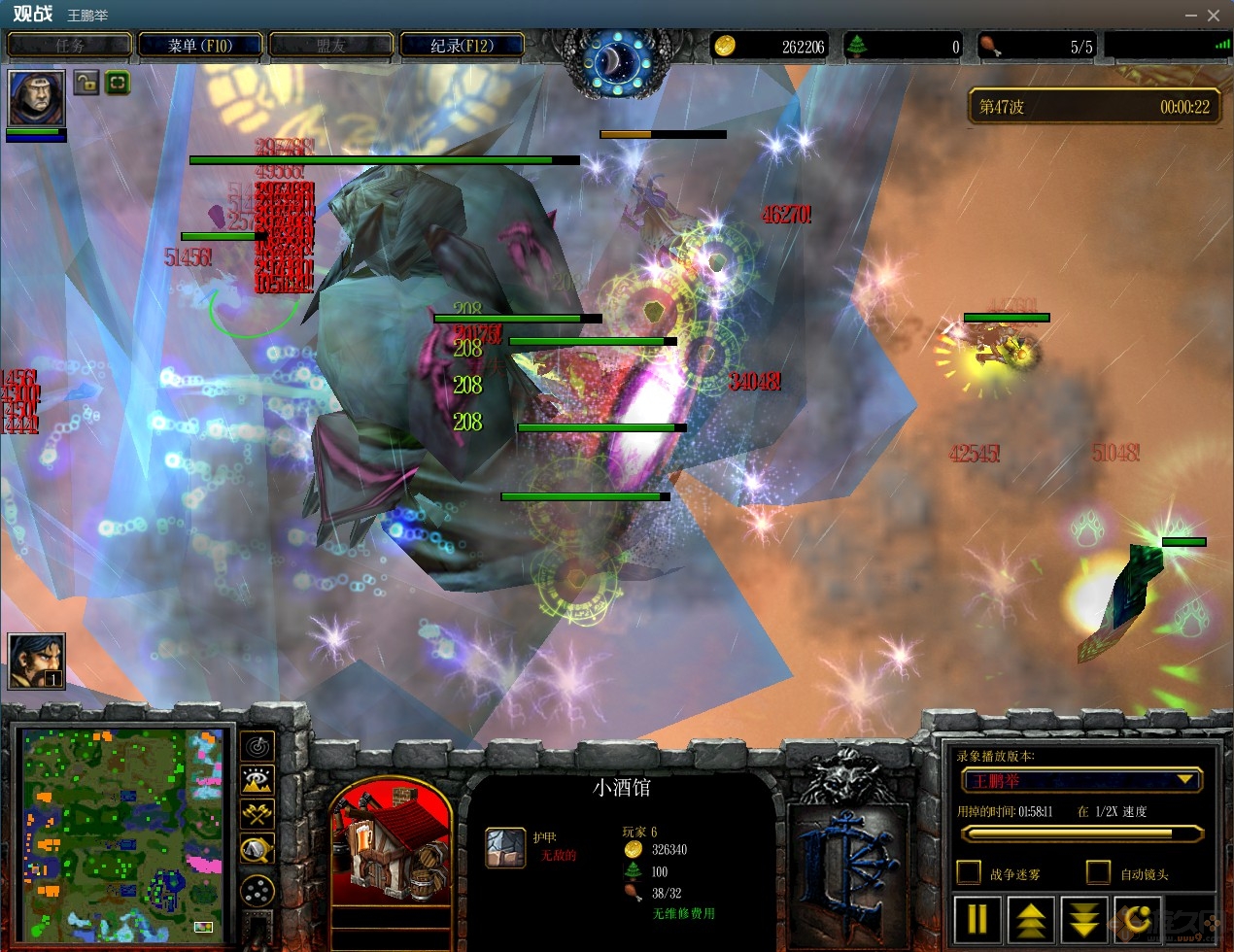Toggle the crossed-axes ally color button
The width and height of the screenshot is (1234, 952).
257,814
